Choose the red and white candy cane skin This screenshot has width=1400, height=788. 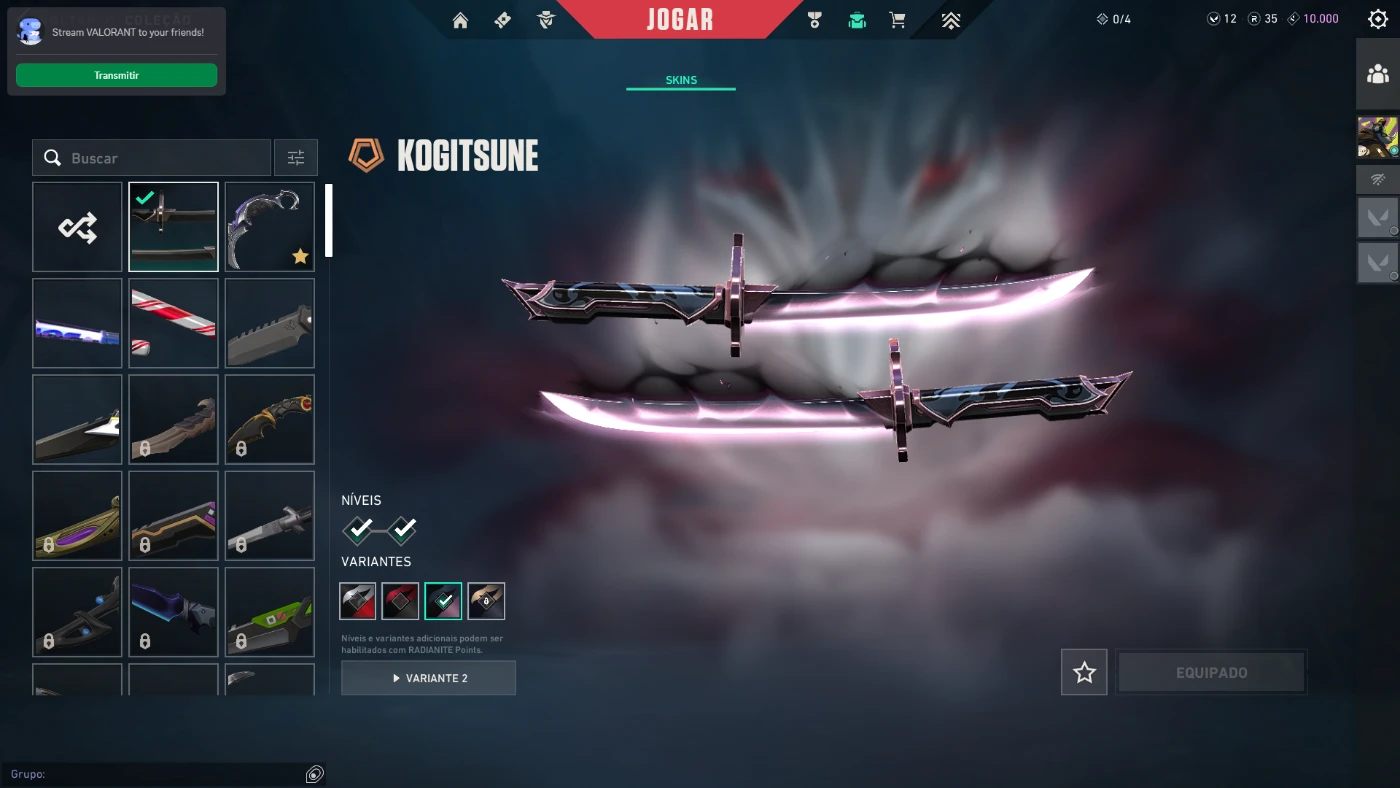[x=173, y=323]
